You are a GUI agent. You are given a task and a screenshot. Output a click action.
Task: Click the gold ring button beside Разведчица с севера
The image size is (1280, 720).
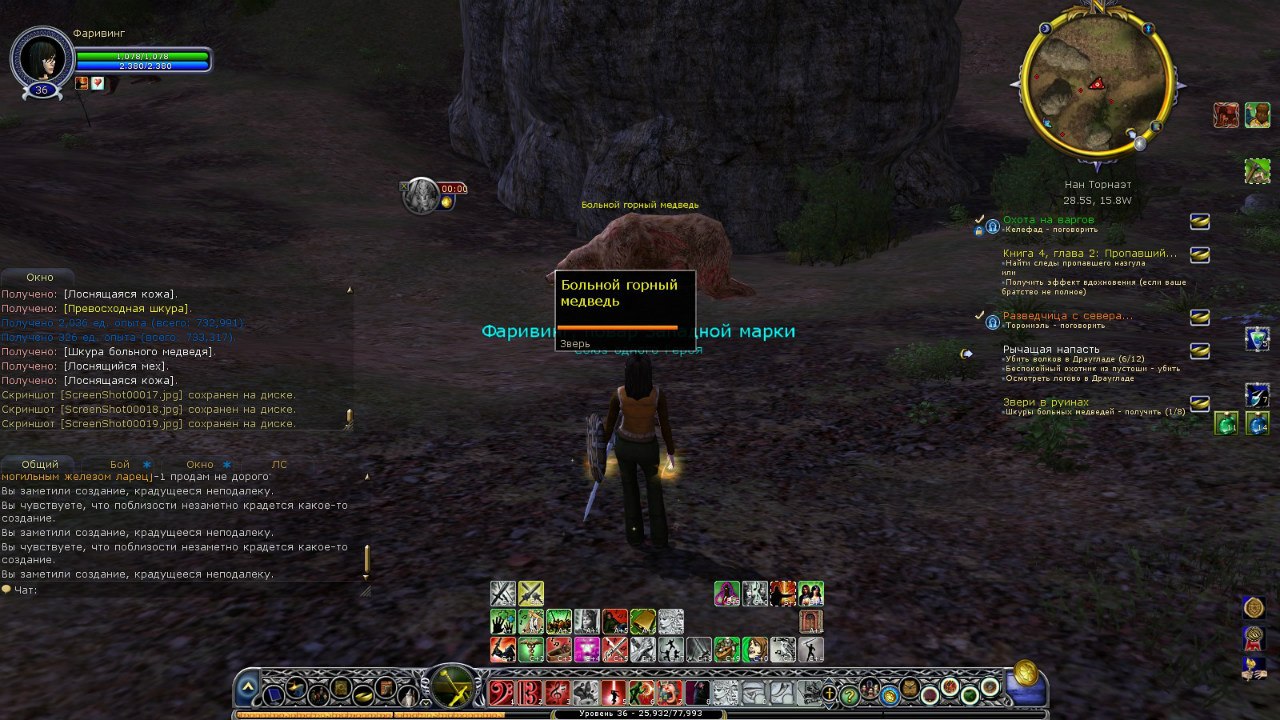(x=1199, y=317)
